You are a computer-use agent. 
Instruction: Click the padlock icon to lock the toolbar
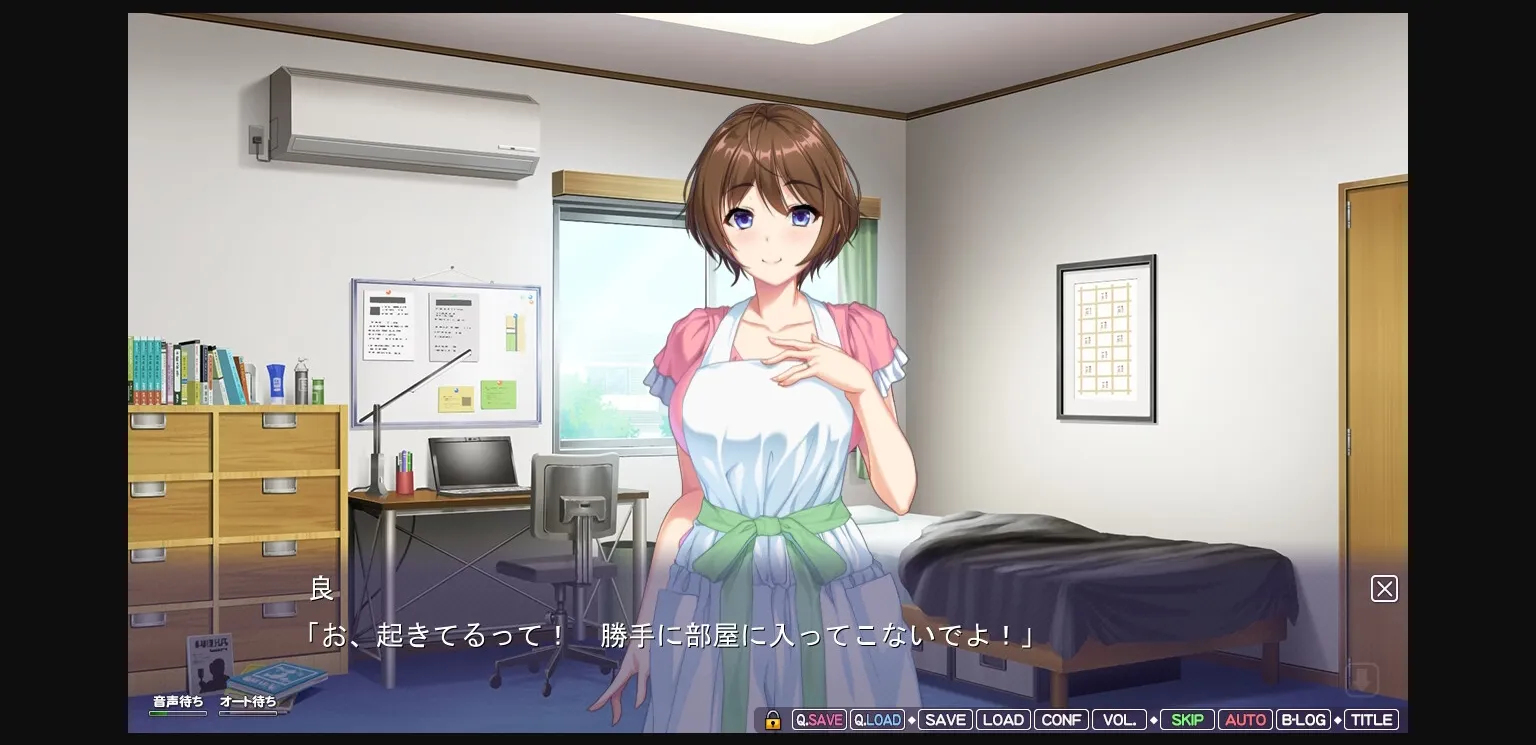coord(771,719)
